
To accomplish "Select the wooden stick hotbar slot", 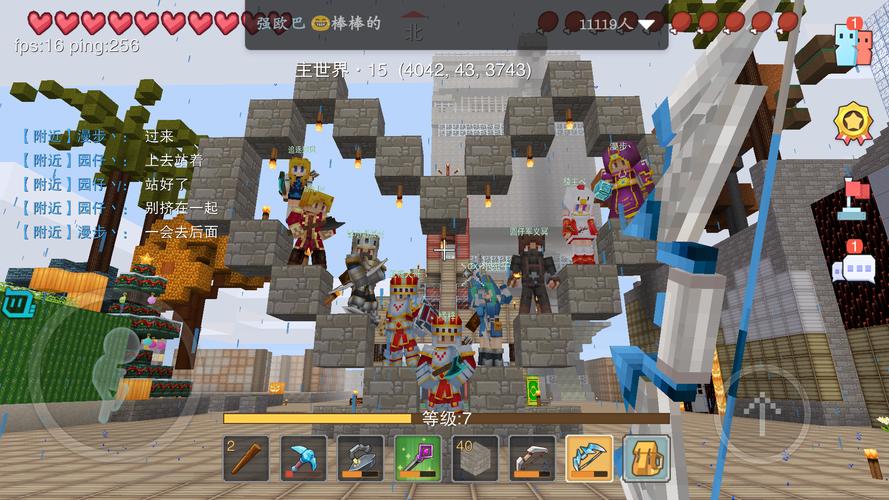I will point(246,458).
